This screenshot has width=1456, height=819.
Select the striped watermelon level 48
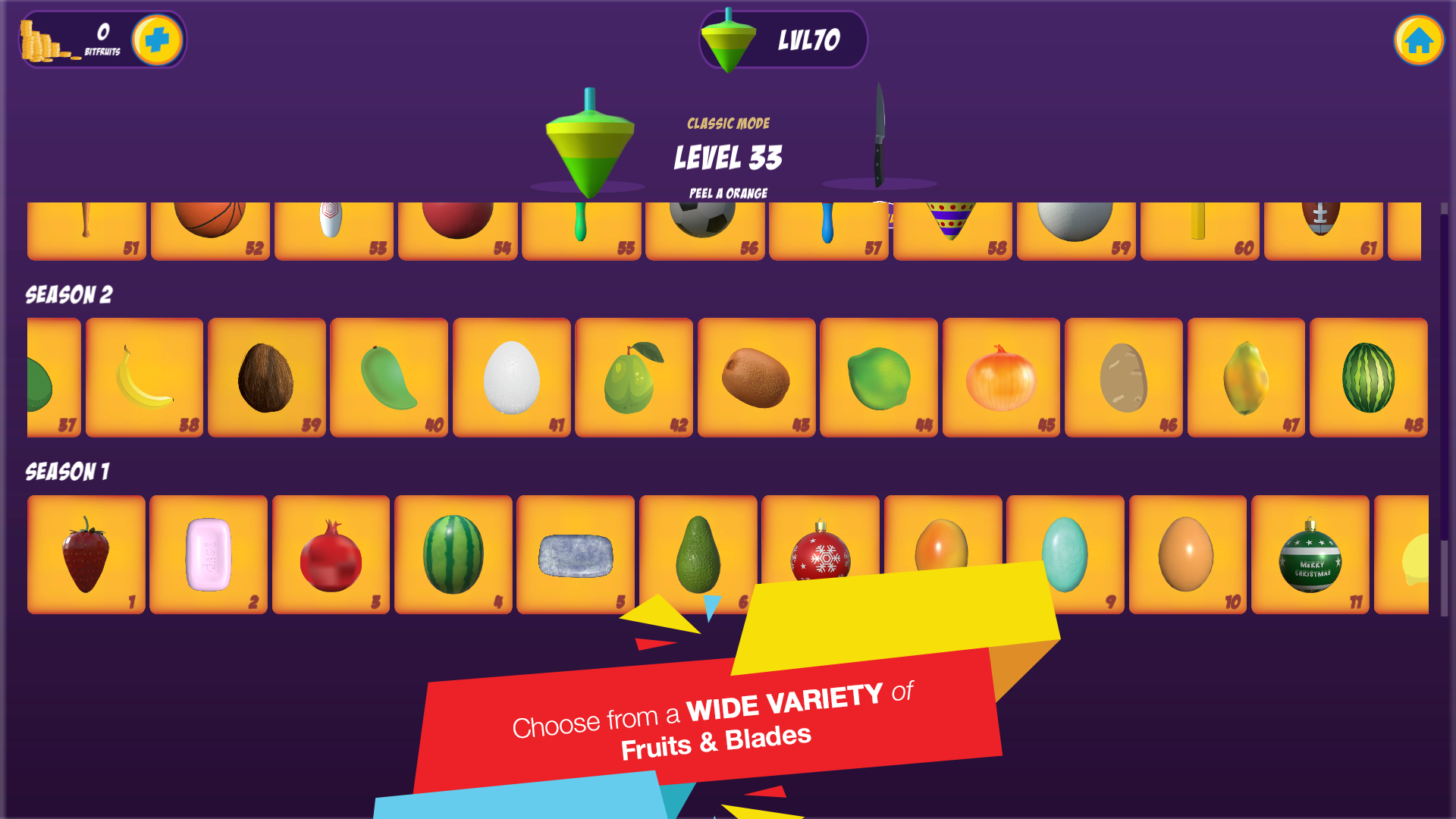(1368, 378)
